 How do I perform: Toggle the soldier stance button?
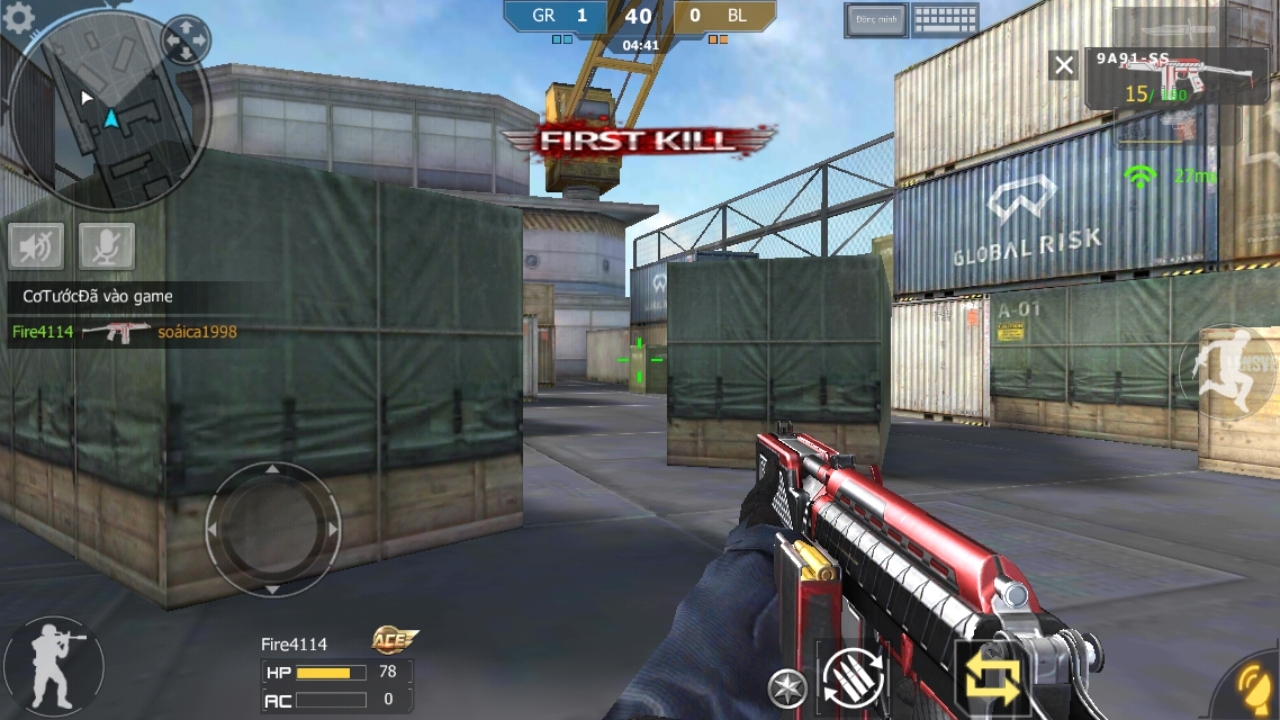(52, 665)
